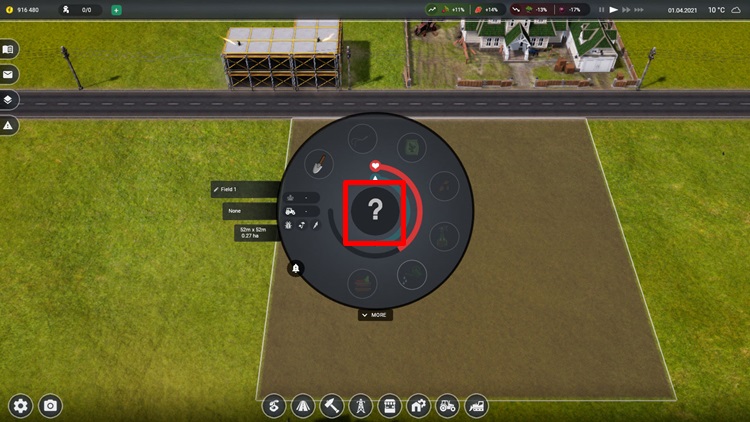Click the bell notification icon on the wheel
Viewport: 750px width, 422px height.
click(x=296, y=268)
